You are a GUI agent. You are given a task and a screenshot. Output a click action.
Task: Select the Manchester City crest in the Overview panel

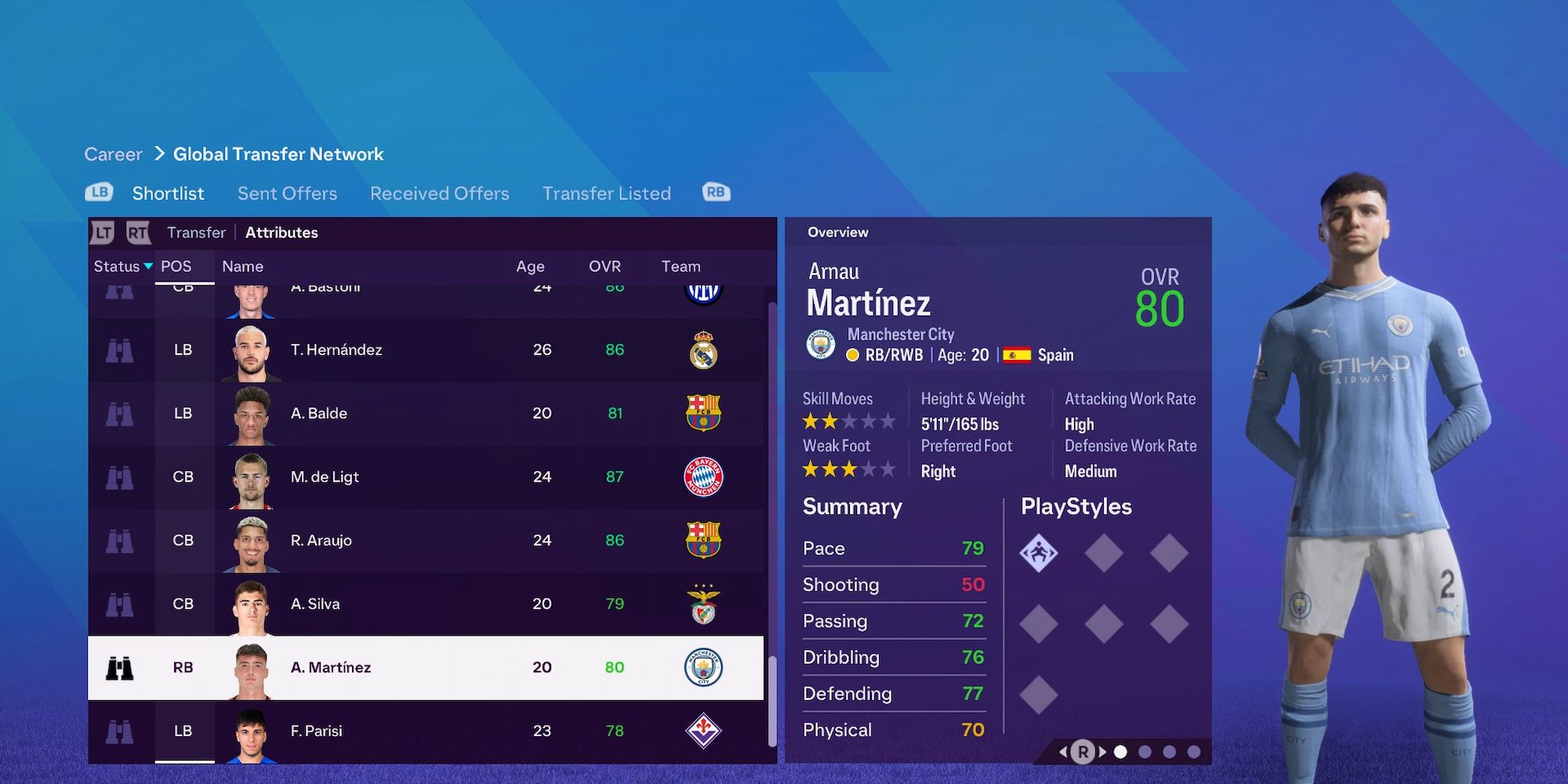click(x=820, y=343)
